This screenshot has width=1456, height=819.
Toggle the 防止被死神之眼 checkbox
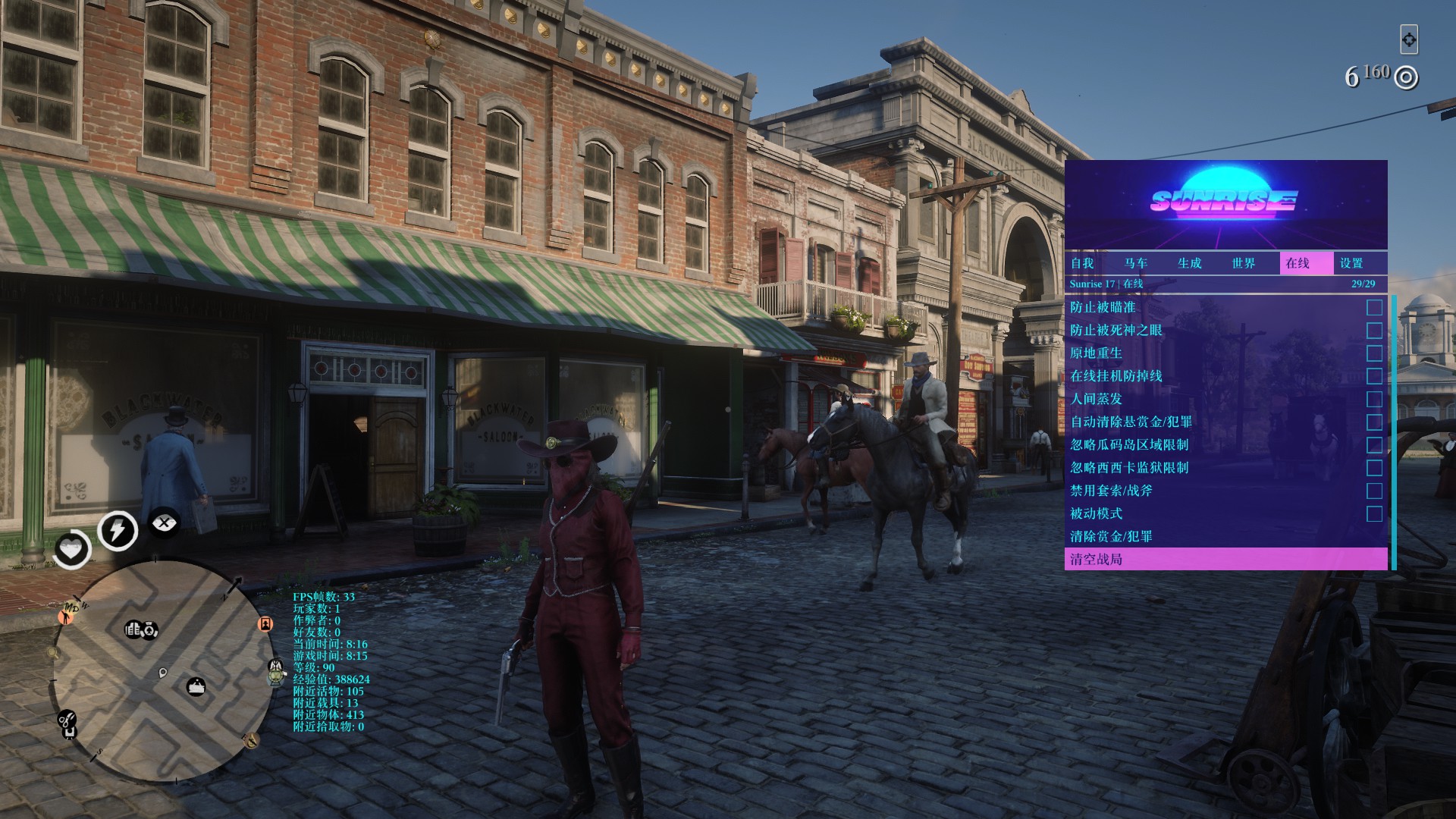[x=1374, y=331]
